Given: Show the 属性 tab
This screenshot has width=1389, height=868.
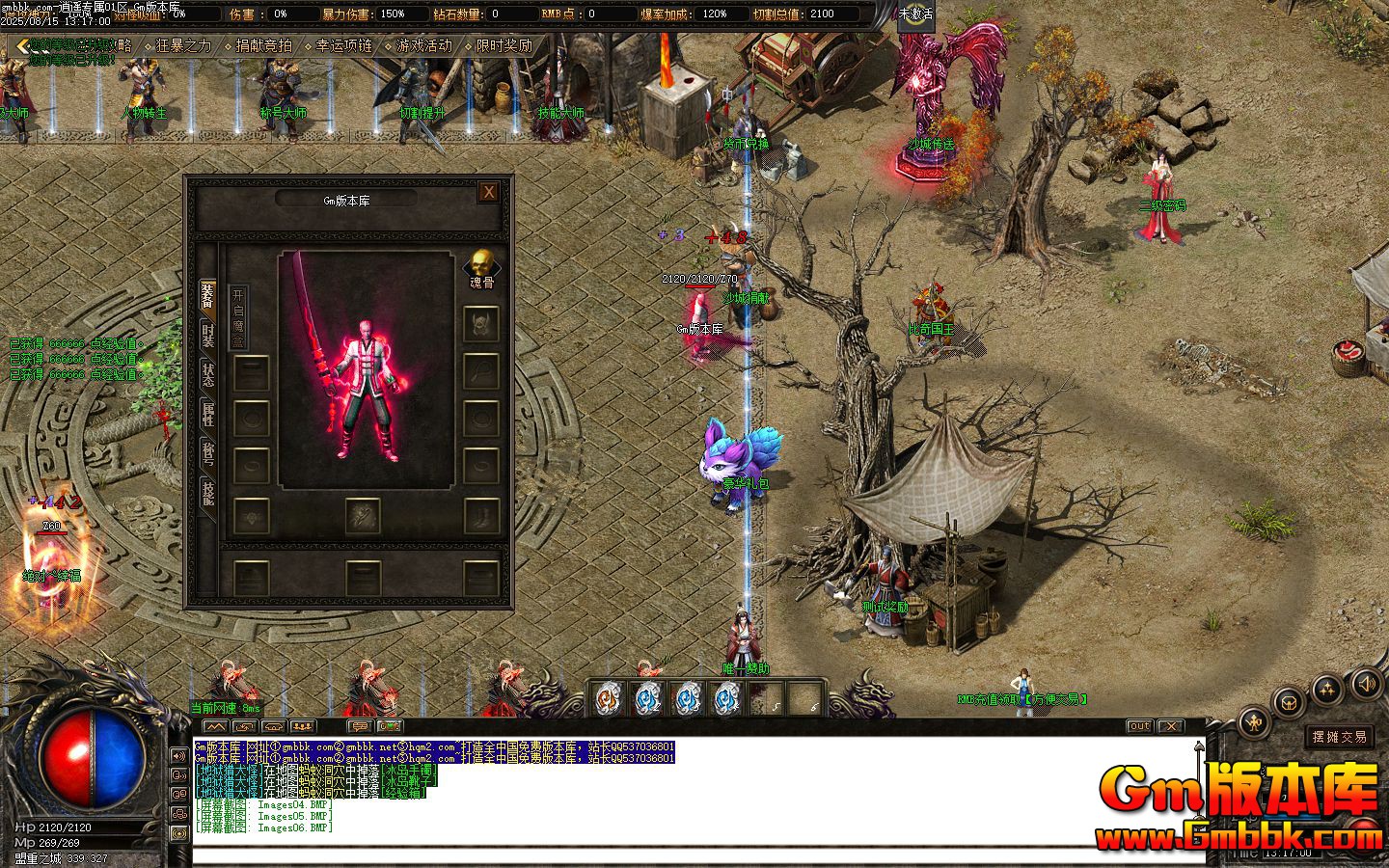Looking at the screenshot, I should point(207,415).
